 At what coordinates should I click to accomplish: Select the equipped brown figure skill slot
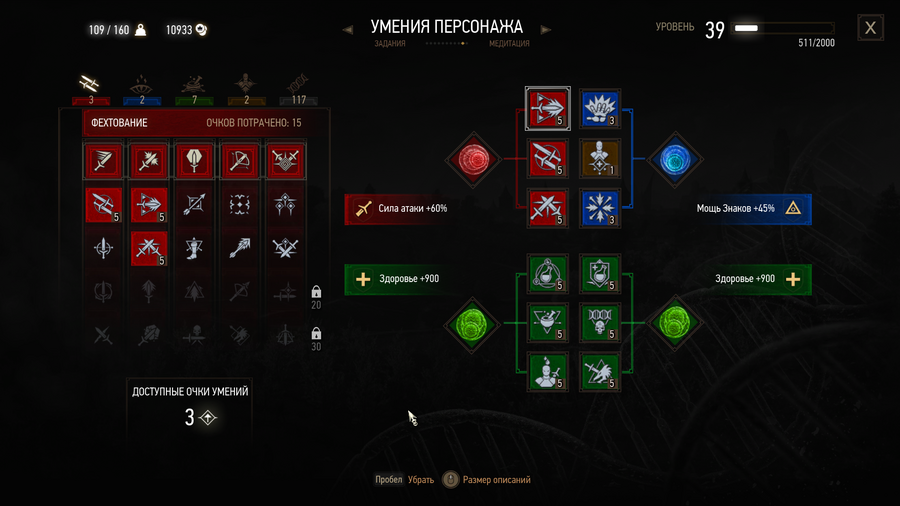click(x=599, y=158)
